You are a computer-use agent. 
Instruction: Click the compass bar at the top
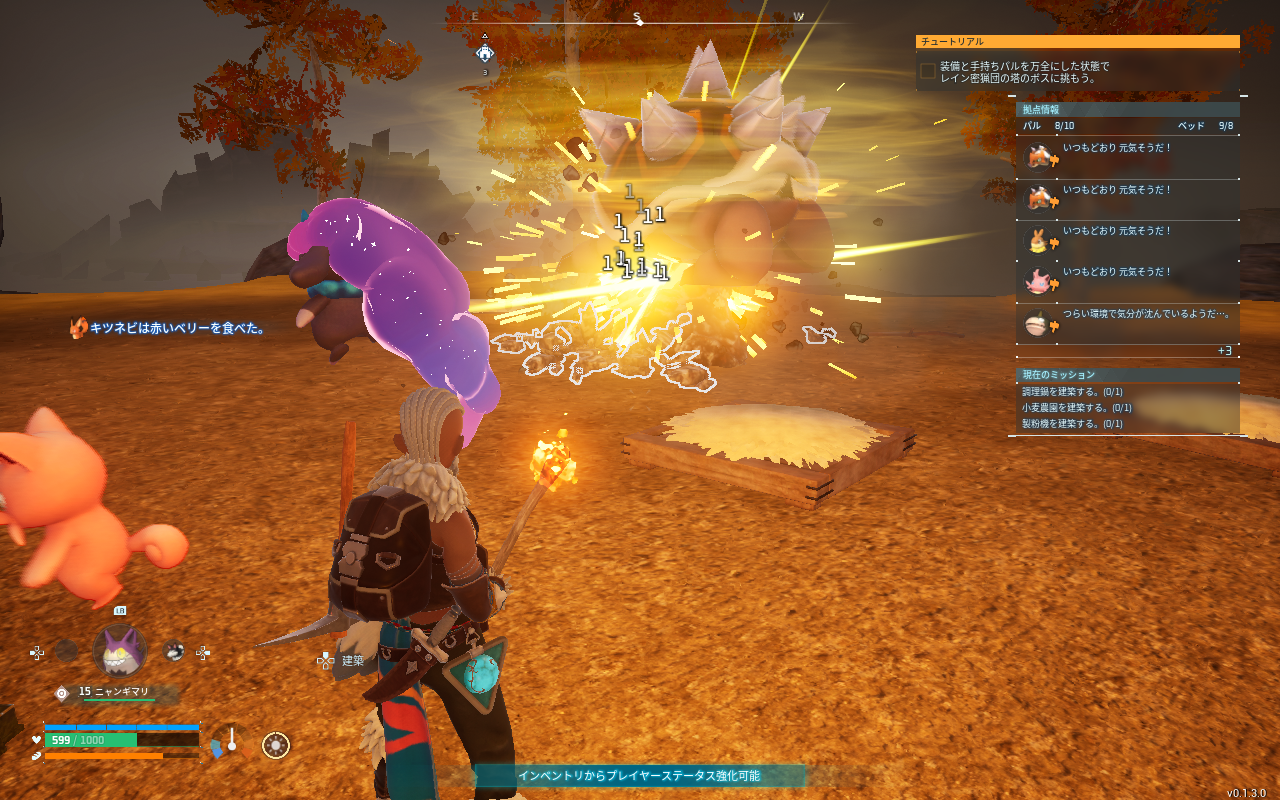[x=638, y=18]
